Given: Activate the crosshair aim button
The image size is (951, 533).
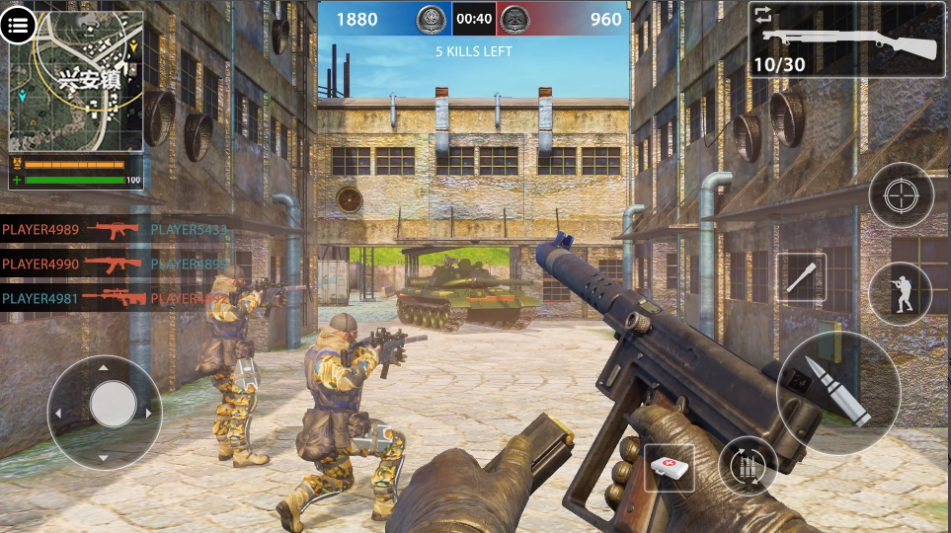Looking at the screenshot, I should click(x=901, y=195).
